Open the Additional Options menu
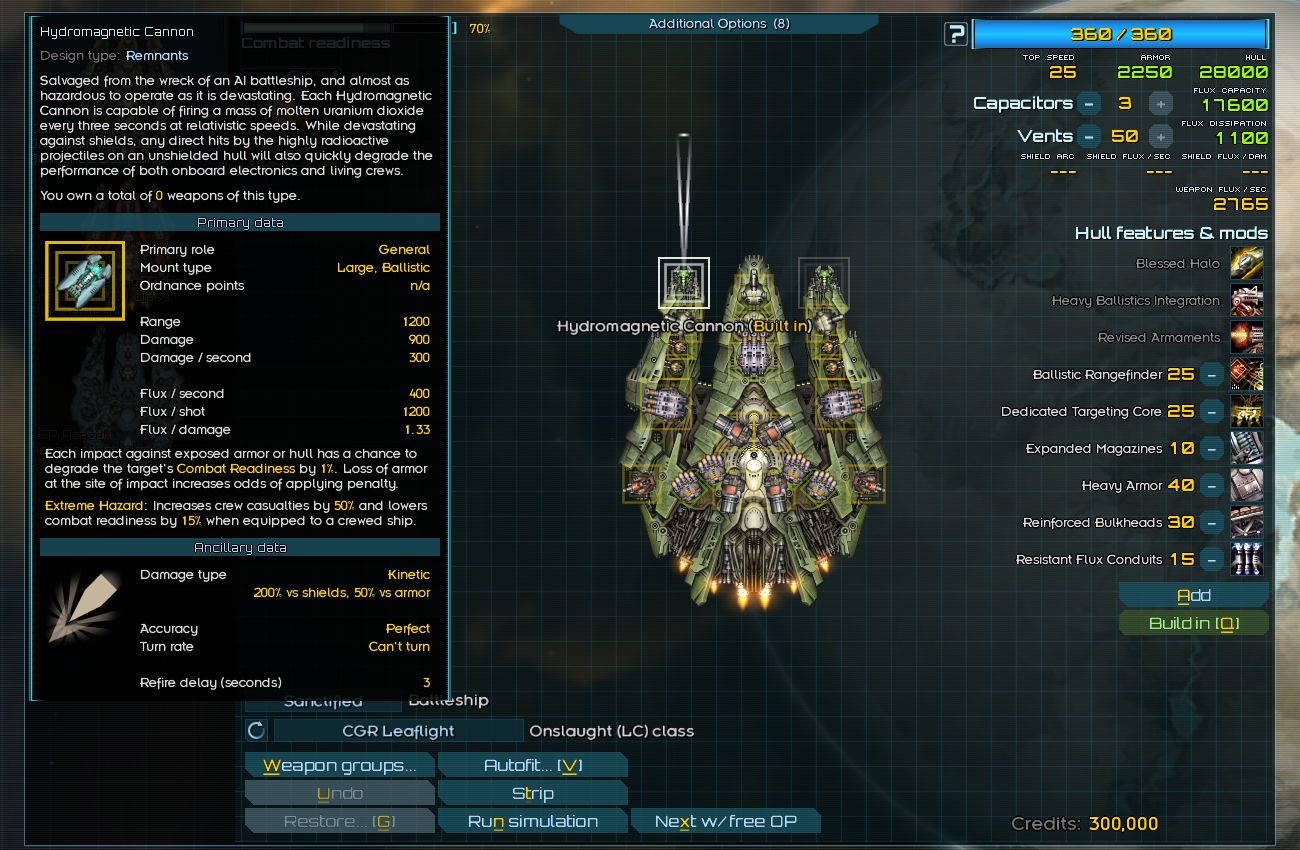Screen dimensions: 1300x850 coord(718,23)
